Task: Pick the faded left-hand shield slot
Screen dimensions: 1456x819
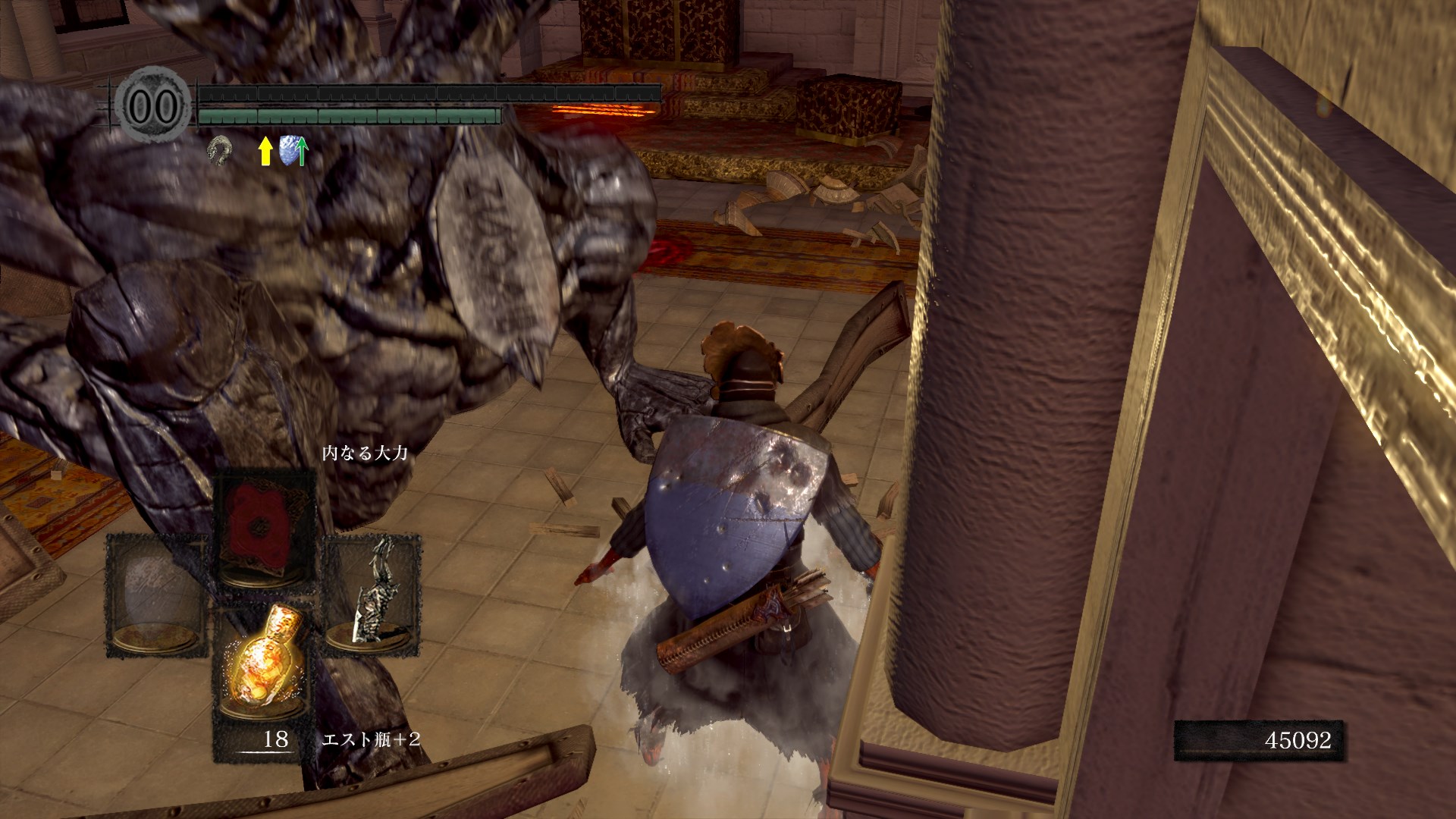Action: 155,595
